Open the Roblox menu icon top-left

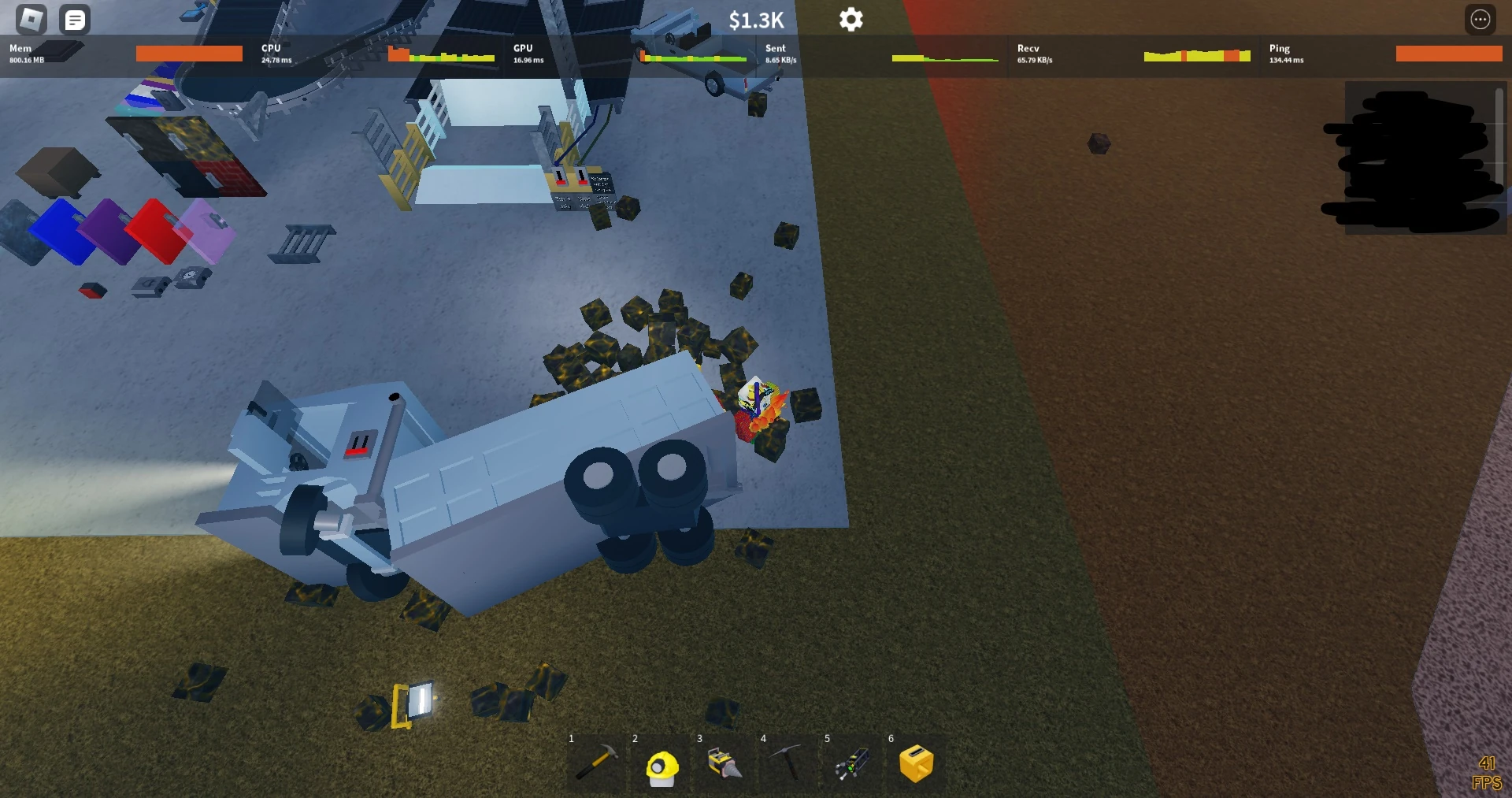point(31,19)
